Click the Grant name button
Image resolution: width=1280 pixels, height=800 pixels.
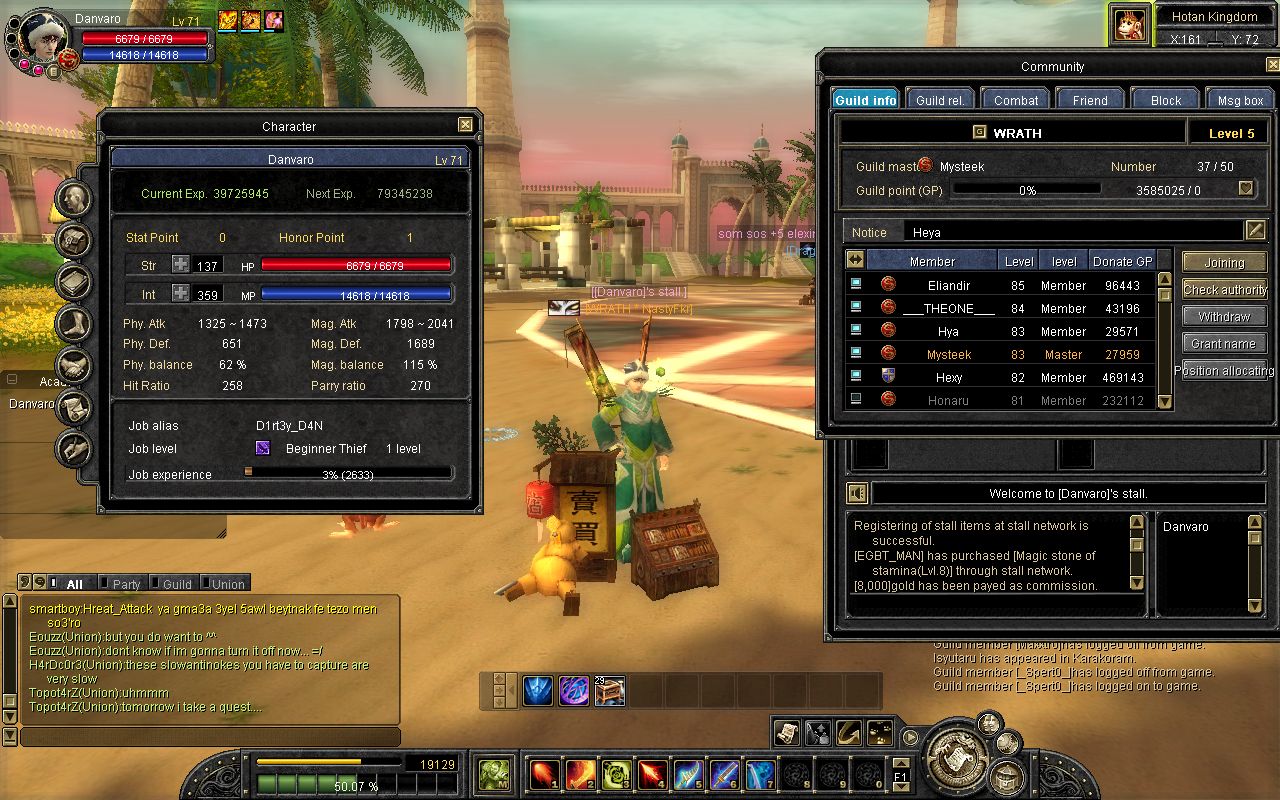pyautogui.click(x=1224, y=343)
